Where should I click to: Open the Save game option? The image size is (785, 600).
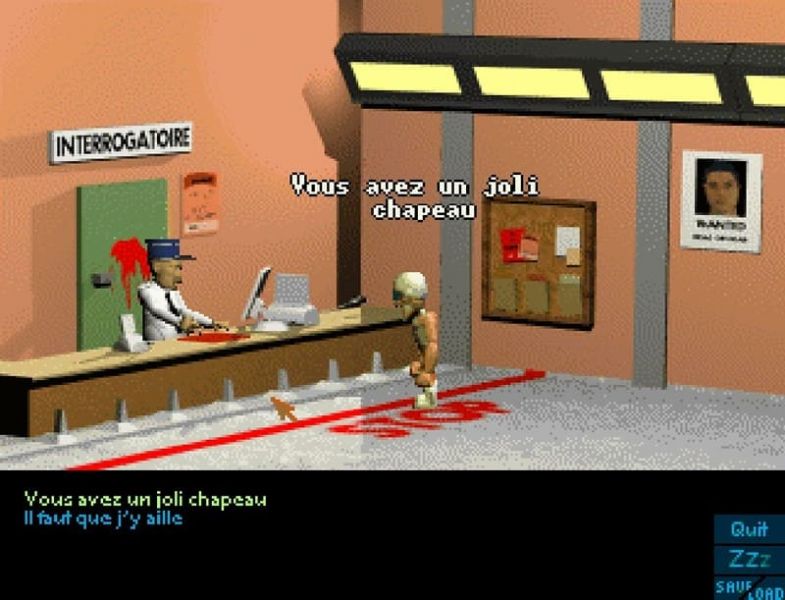click(730, 585)
